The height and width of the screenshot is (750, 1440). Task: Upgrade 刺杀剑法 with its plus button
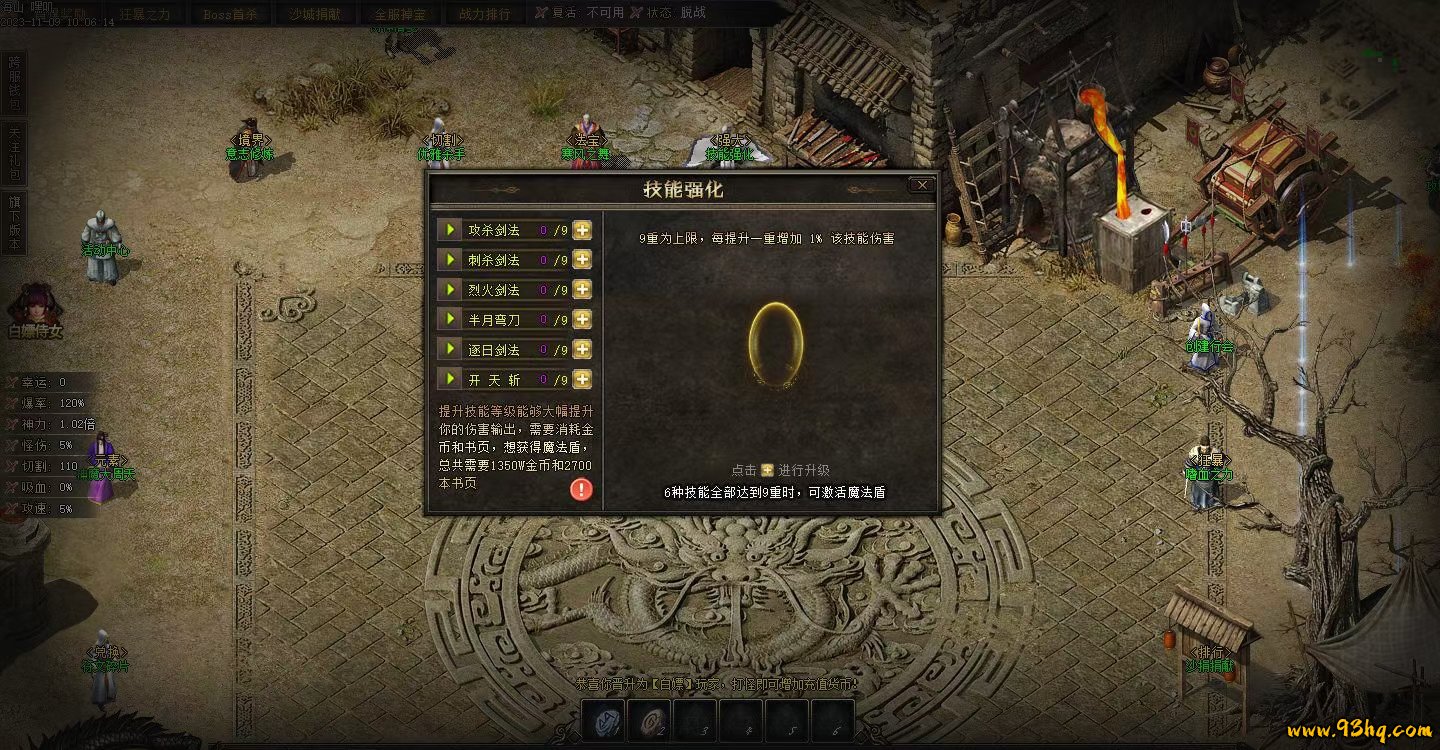click(582, 260)
